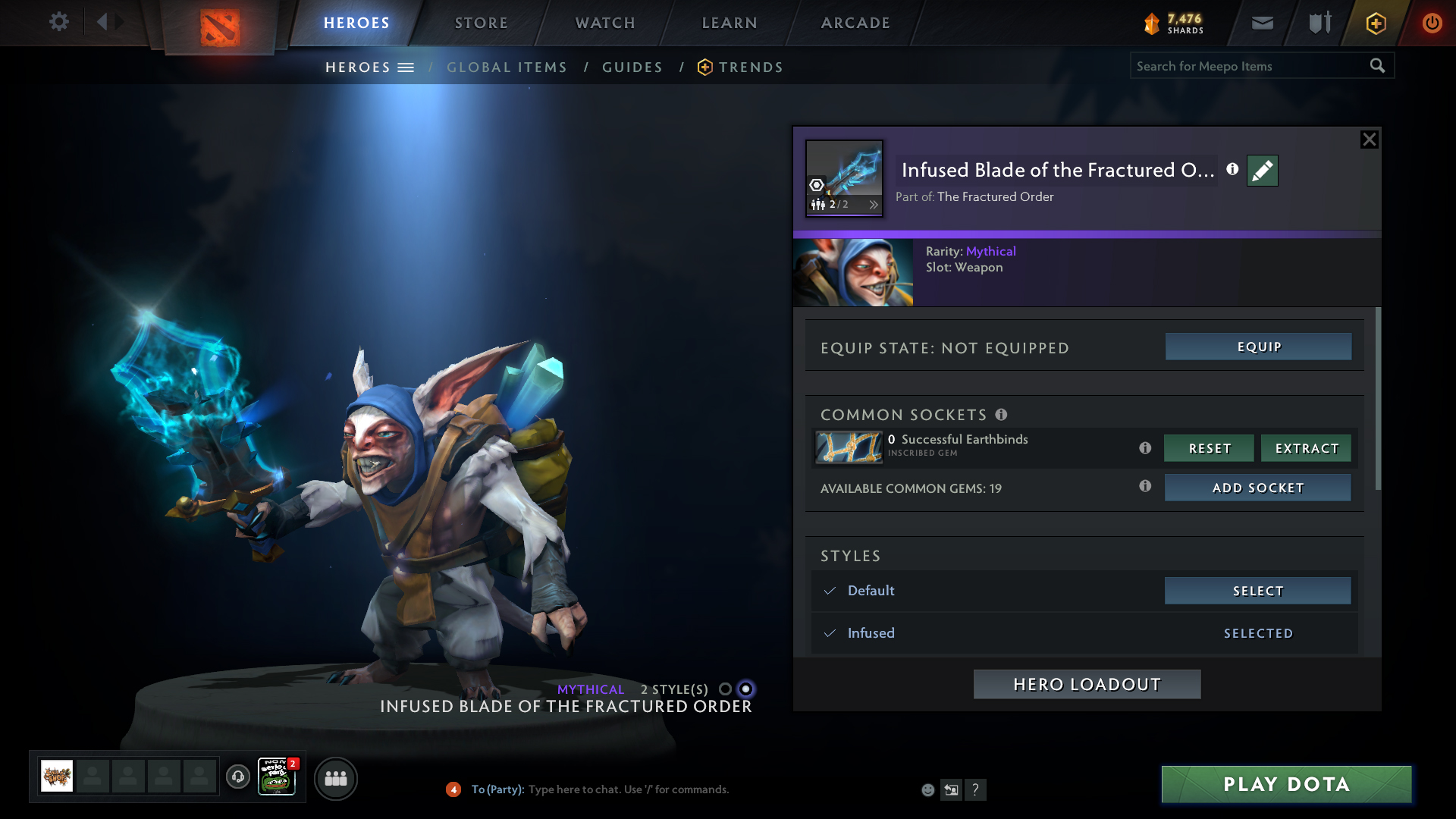Open the Hero Loadout
Screen dimensions: 1456x819
(1087, 684)
